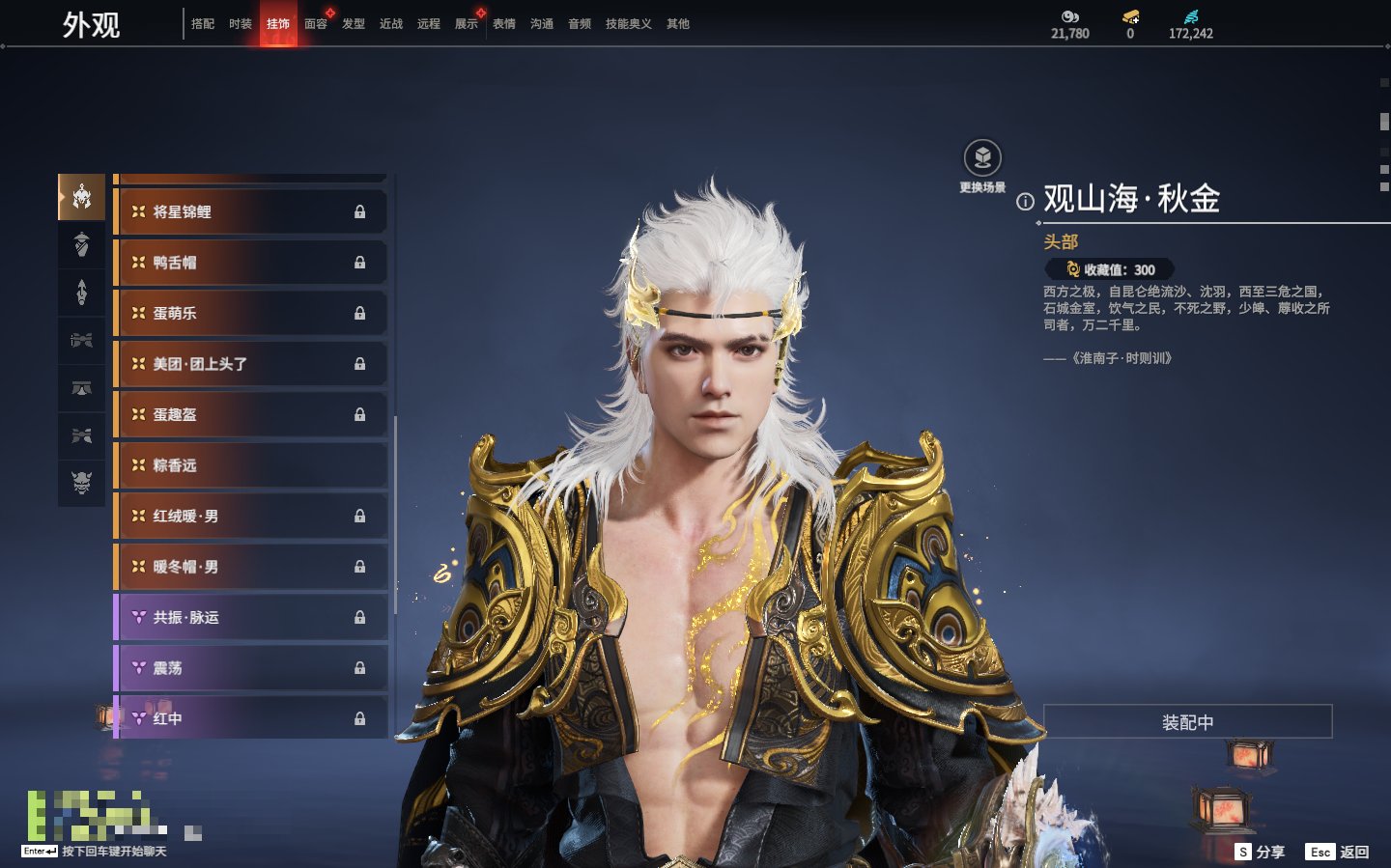The width and height of the screenshot is (1391, 868).
Task: Switch to the 搭配 tab
Action: (x=203, y=24)
